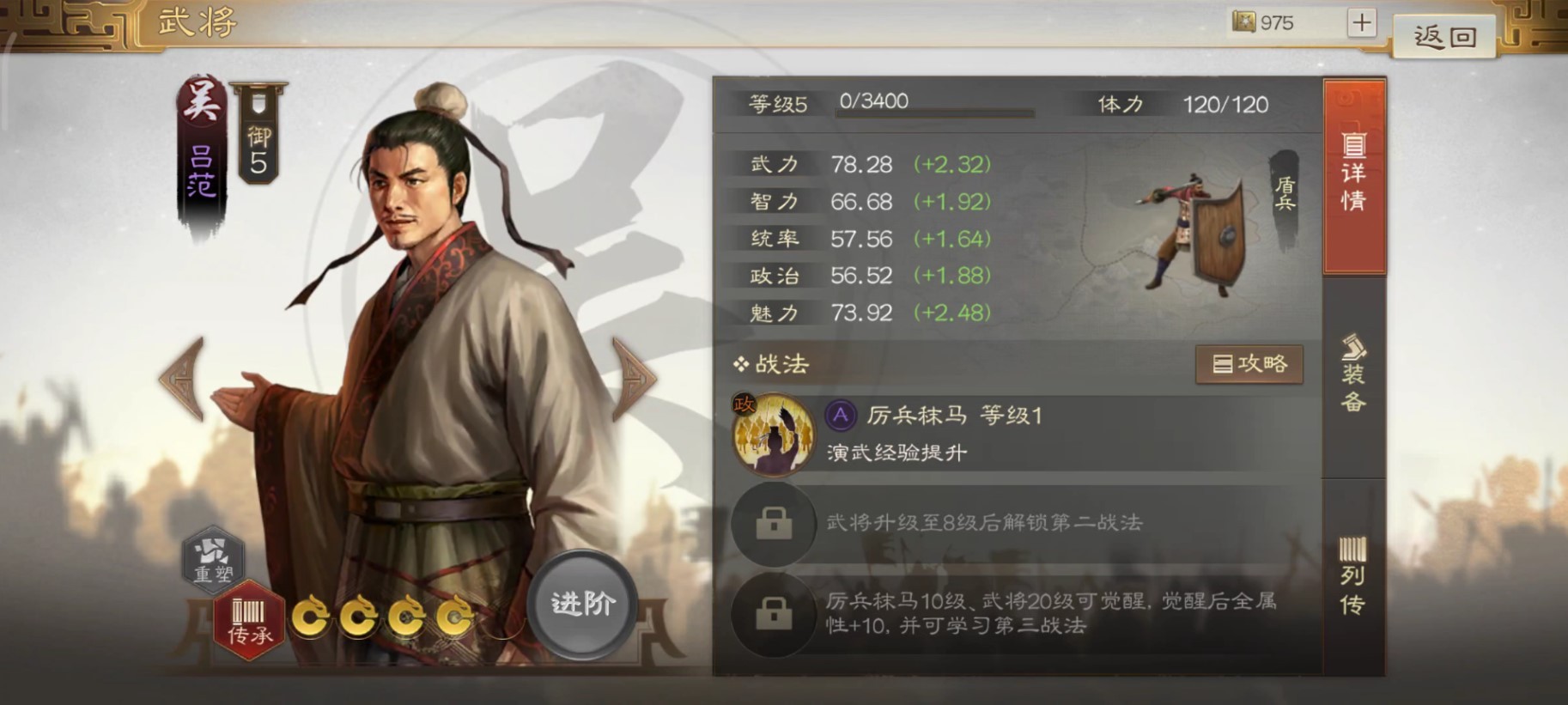This screenshot has width=1568, height=705.
Task: Open the 列传 biography tab
Action: 1354,574
